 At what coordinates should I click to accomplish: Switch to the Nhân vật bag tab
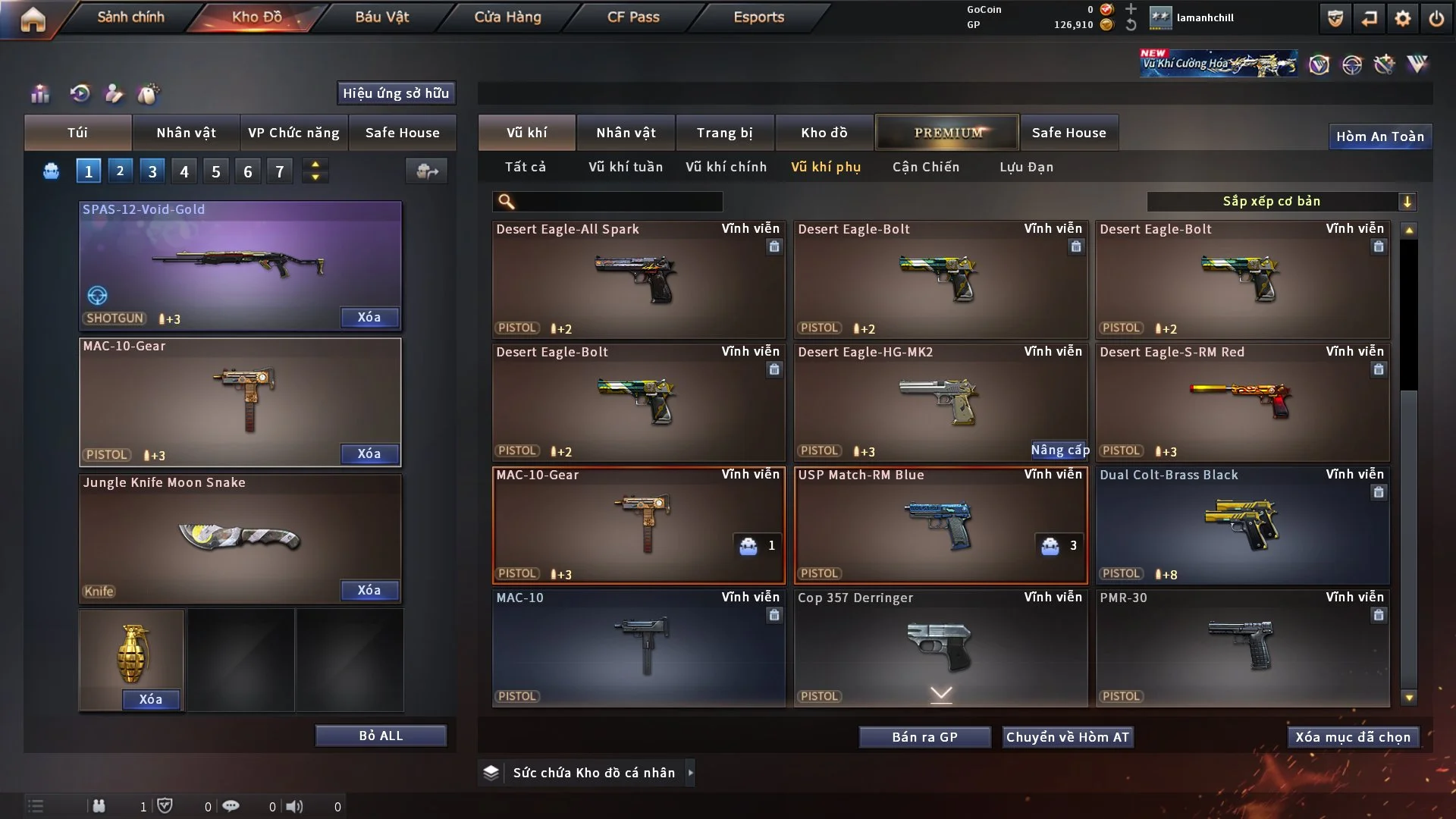click(x=186, y=133)
